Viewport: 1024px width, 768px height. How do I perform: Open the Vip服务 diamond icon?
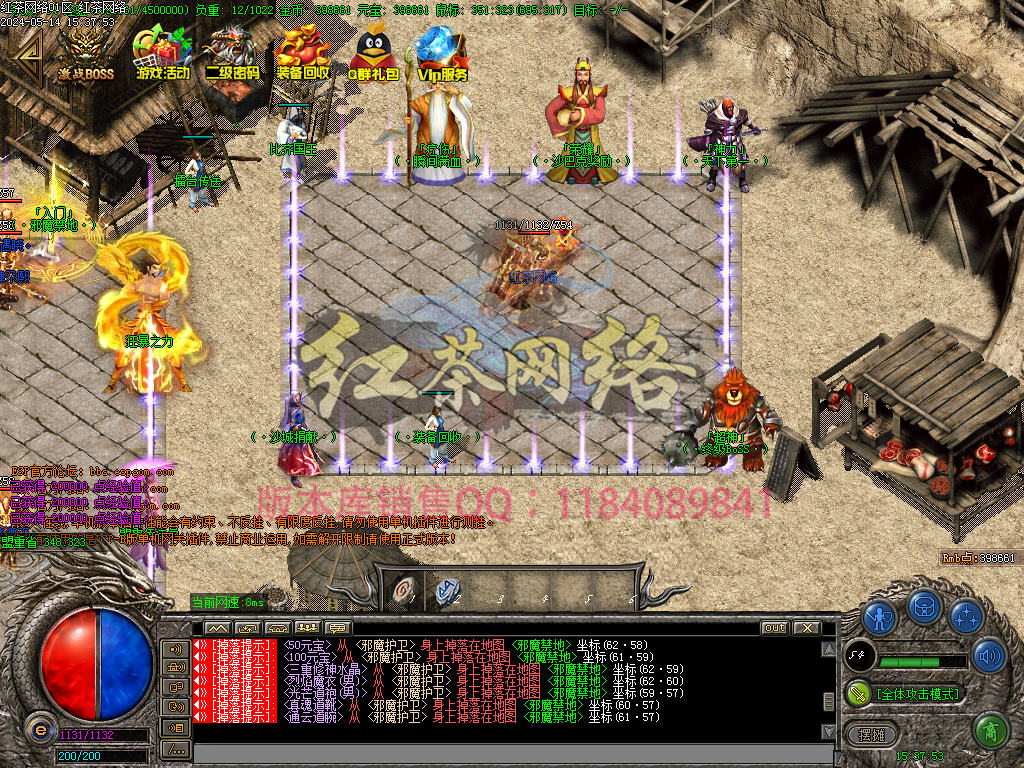(441, 53)
